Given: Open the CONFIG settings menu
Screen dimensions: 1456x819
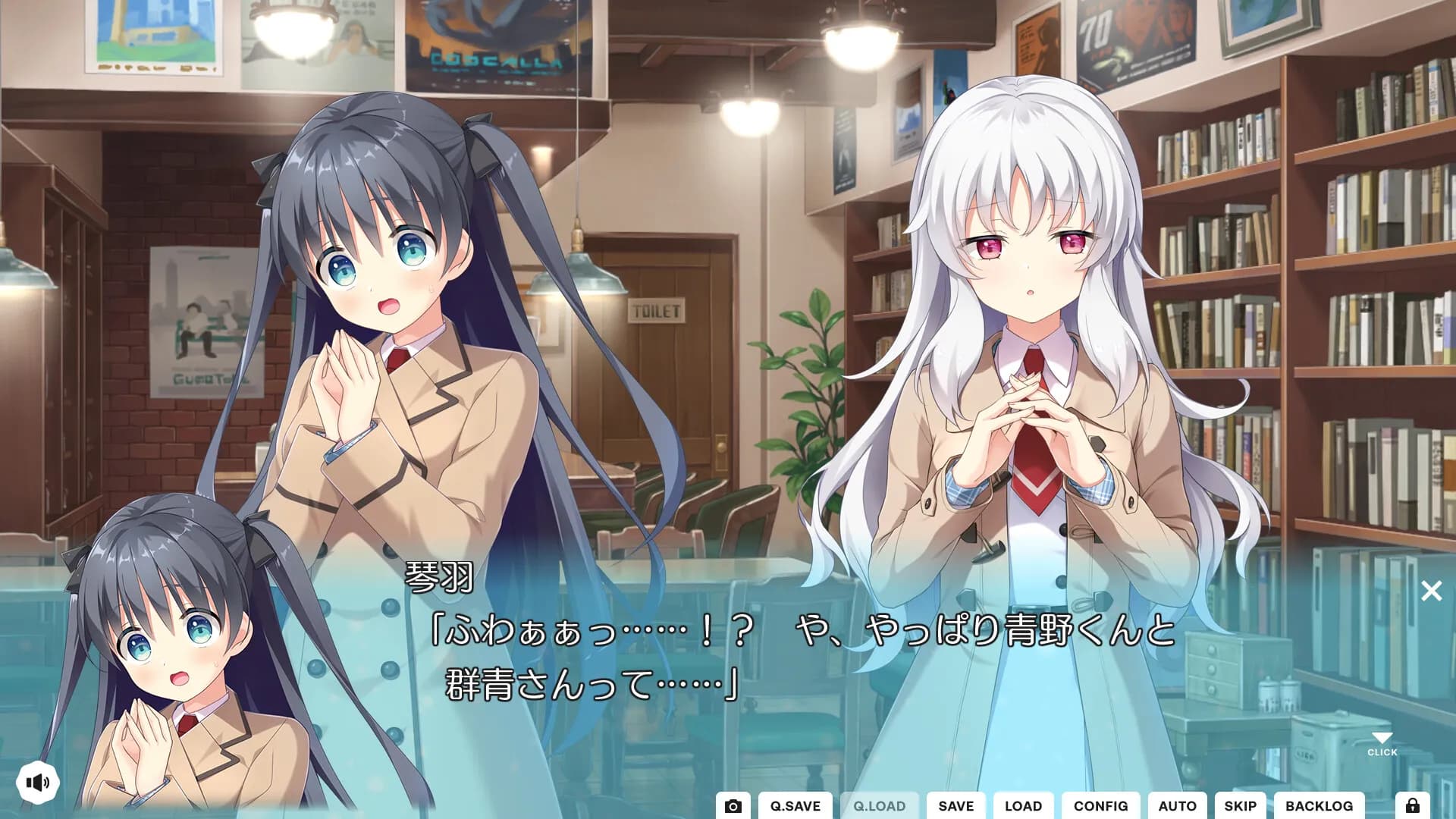Looking at the screenshot, I should pos(1101,806).
